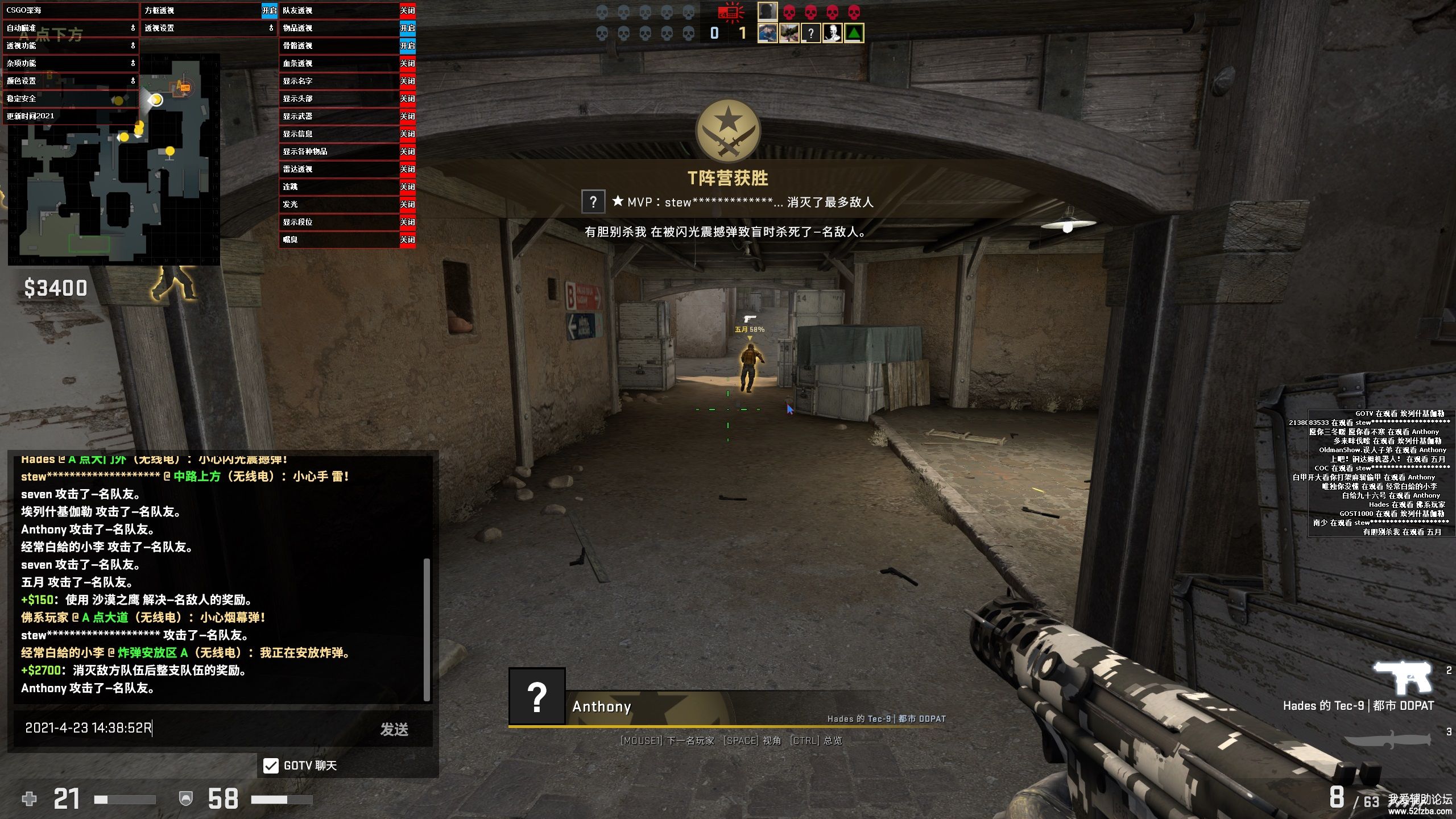Image resolution: width=1456 pixels, height=819 pixels.
Task: Click Anthony's avatar in the spectator bar
Action: pos(537,696)
